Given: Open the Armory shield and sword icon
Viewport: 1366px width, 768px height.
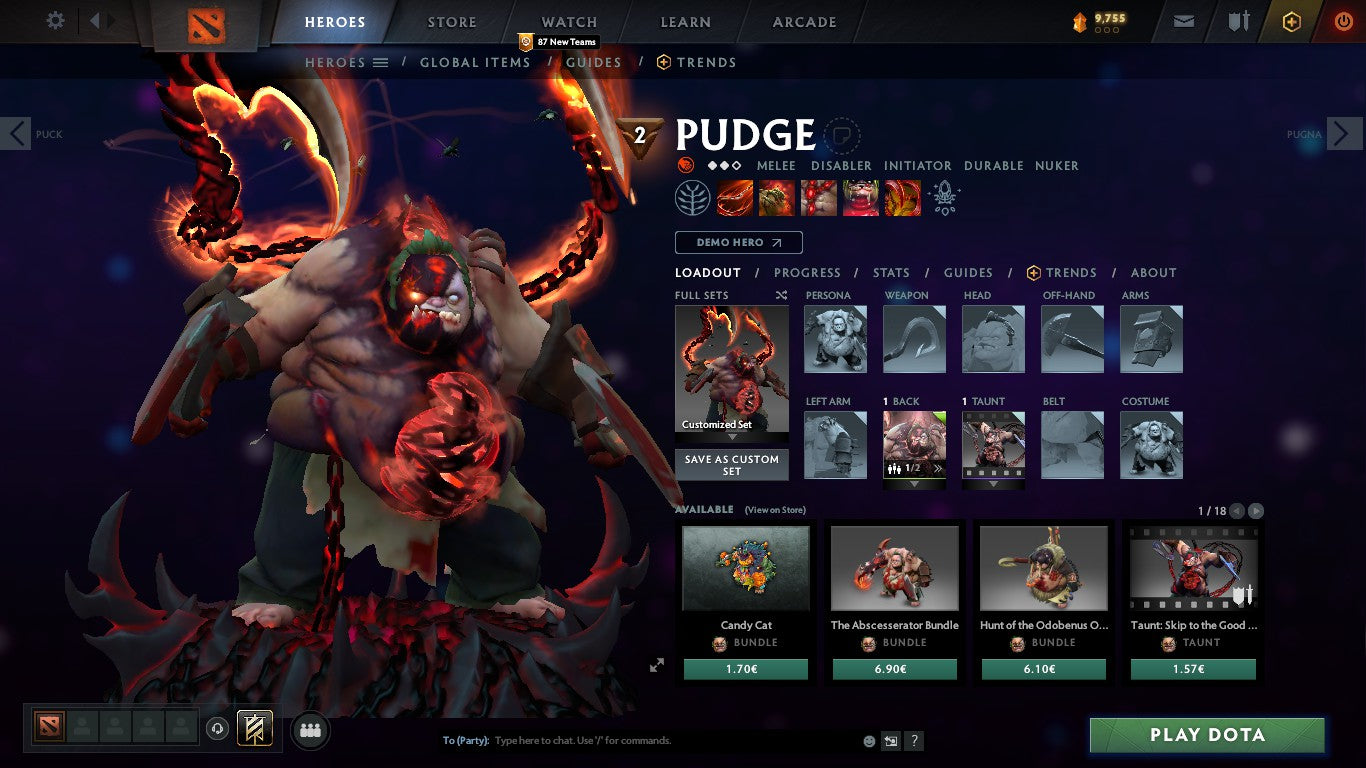Looking at the screenshot, I should (1239, 22).
